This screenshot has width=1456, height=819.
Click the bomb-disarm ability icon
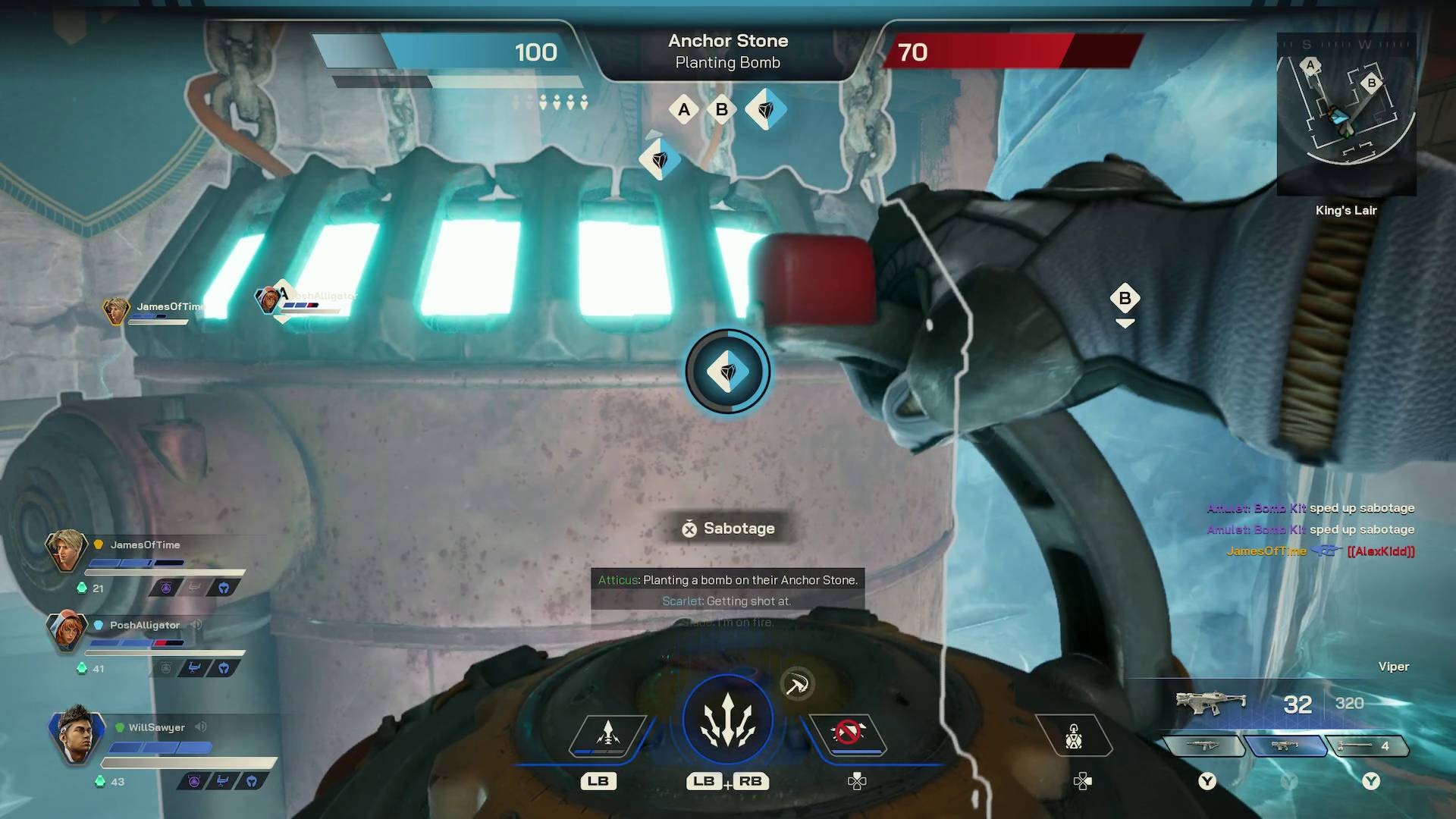pos(849,733)
